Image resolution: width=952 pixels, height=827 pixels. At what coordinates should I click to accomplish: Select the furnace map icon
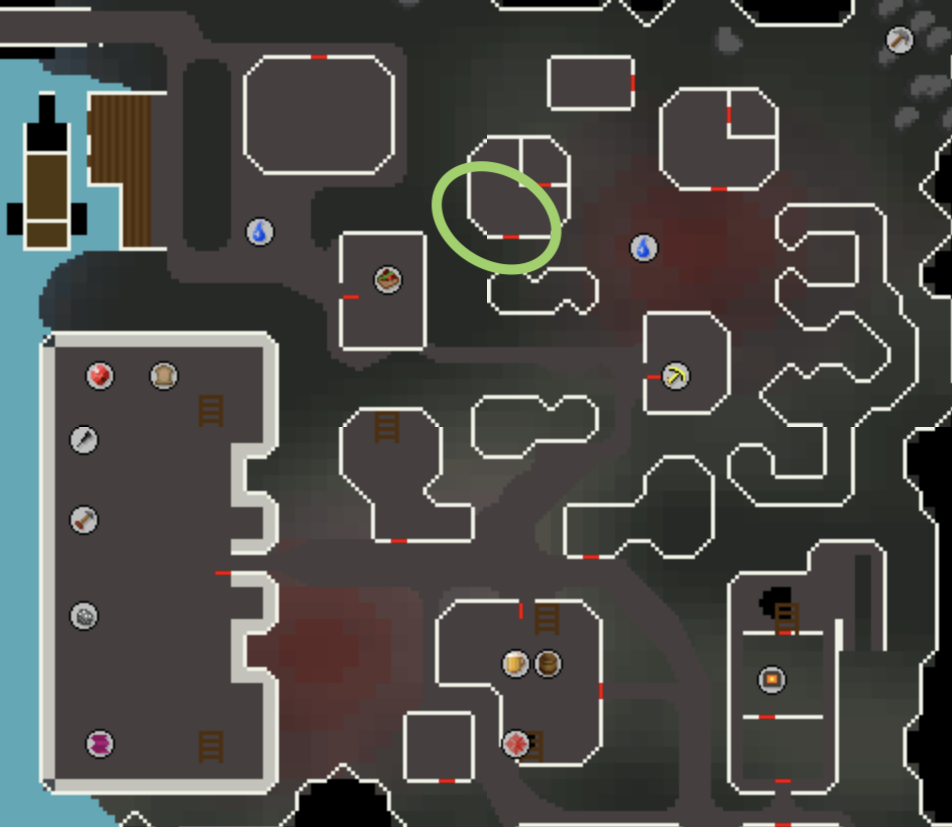771,680
